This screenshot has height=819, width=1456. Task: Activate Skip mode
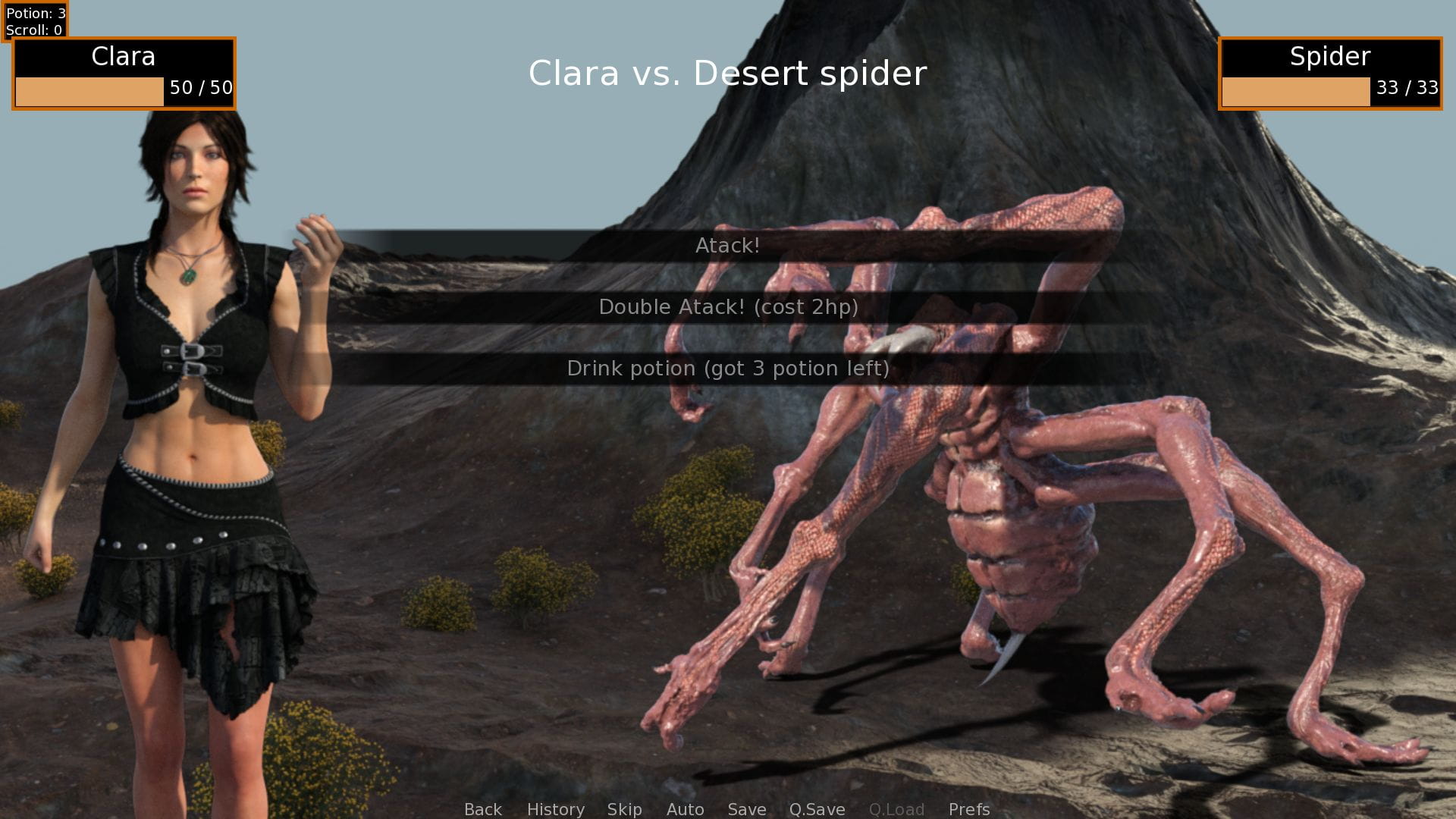[624, 809]
